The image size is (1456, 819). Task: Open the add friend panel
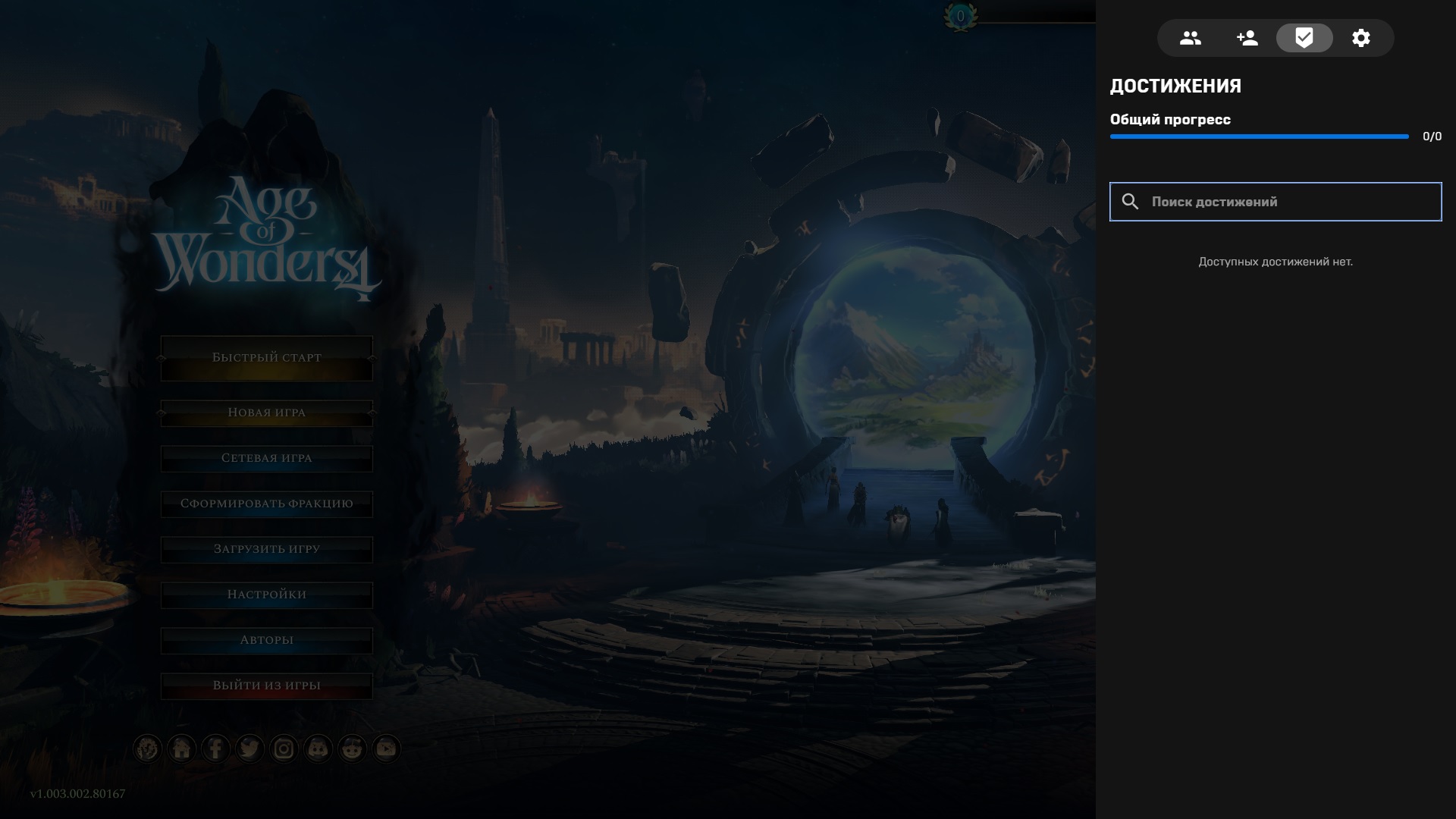[x=1247, y=37]
